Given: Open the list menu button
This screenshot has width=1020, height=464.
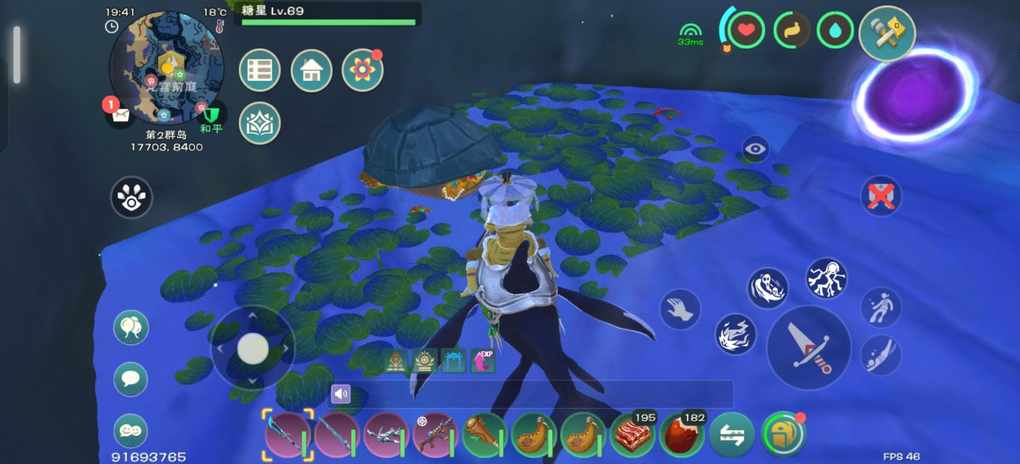Looking at the screenshot, I should coord(260,70).
